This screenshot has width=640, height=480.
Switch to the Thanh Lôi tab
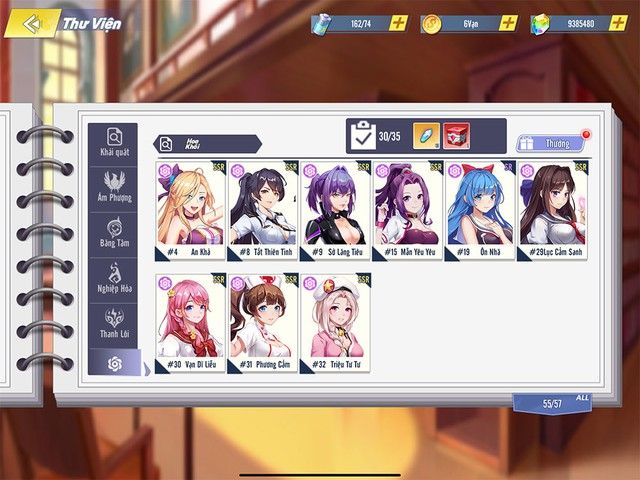(114, 324)
